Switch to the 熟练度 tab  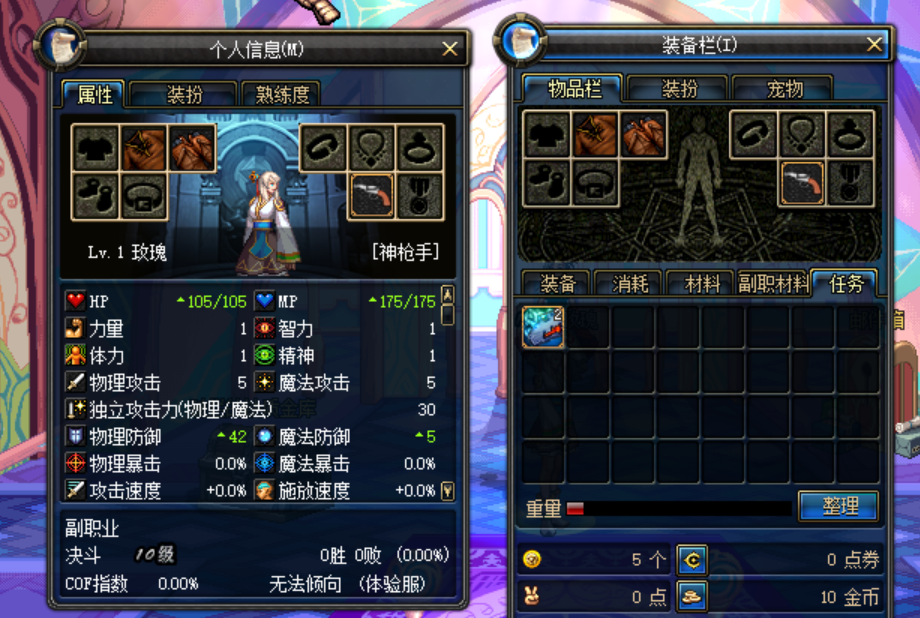[281, 95]
